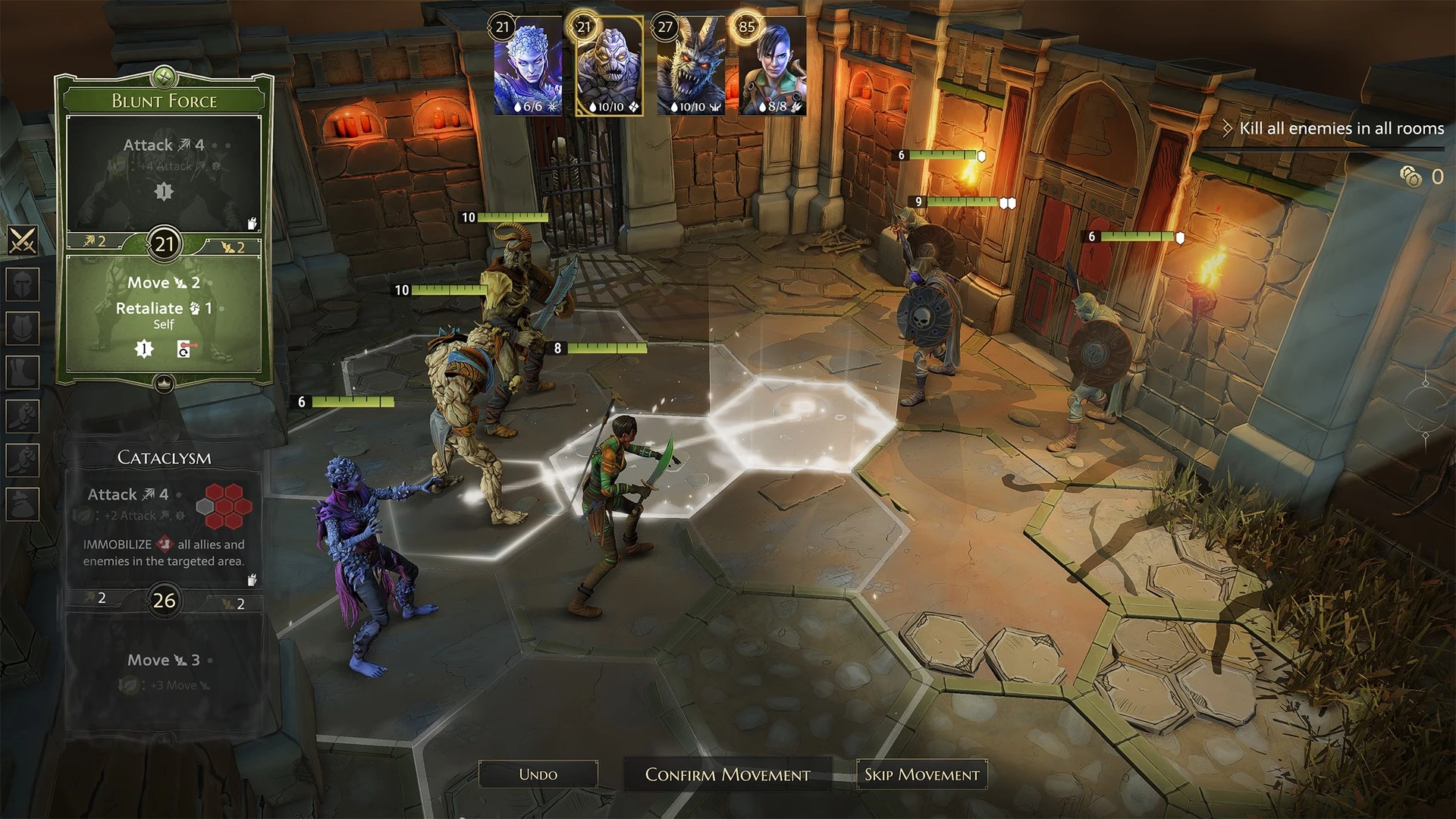
Task: Select the helmet equipment slot
Action: (x=23, y=284)
